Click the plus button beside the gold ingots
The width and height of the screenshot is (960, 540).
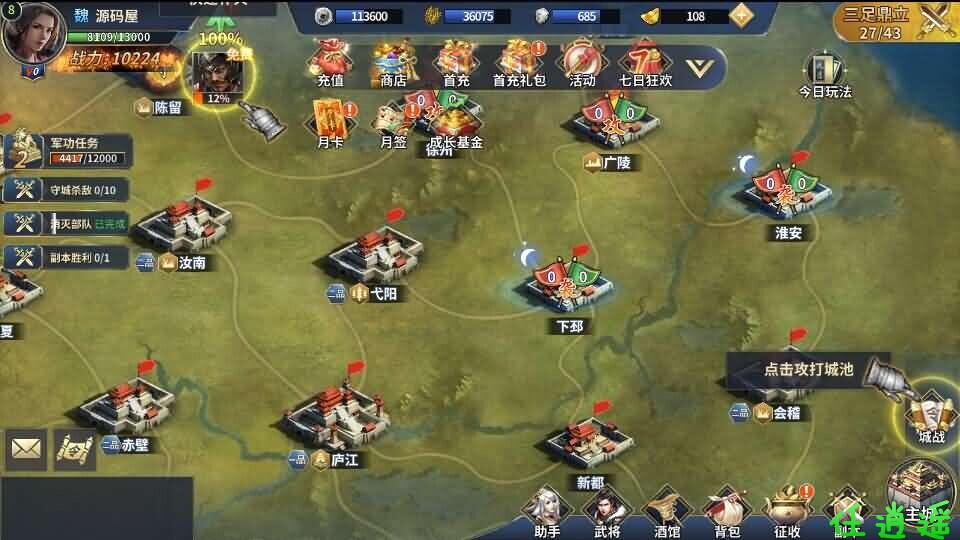point(741,15)
